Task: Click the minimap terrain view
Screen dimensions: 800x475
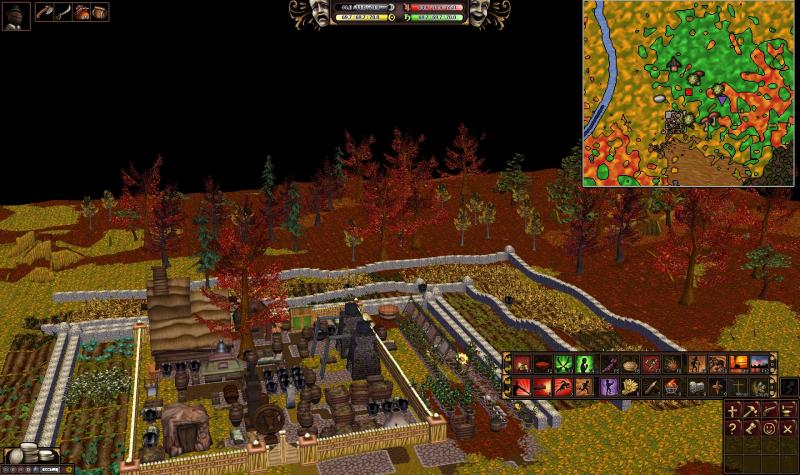Action: (x=690, y=93)
